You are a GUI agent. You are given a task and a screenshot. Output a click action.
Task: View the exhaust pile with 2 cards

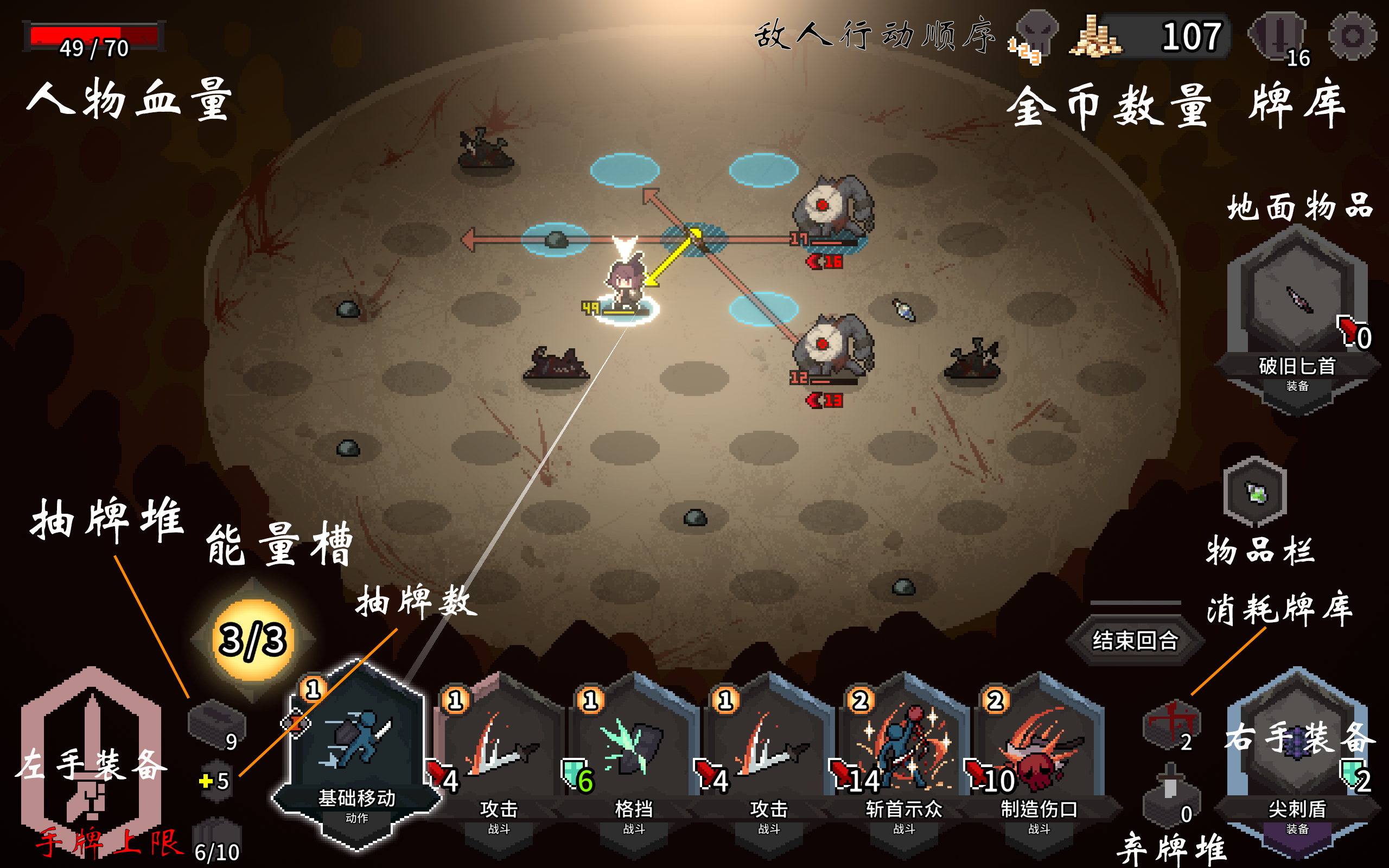[1171, 724]
